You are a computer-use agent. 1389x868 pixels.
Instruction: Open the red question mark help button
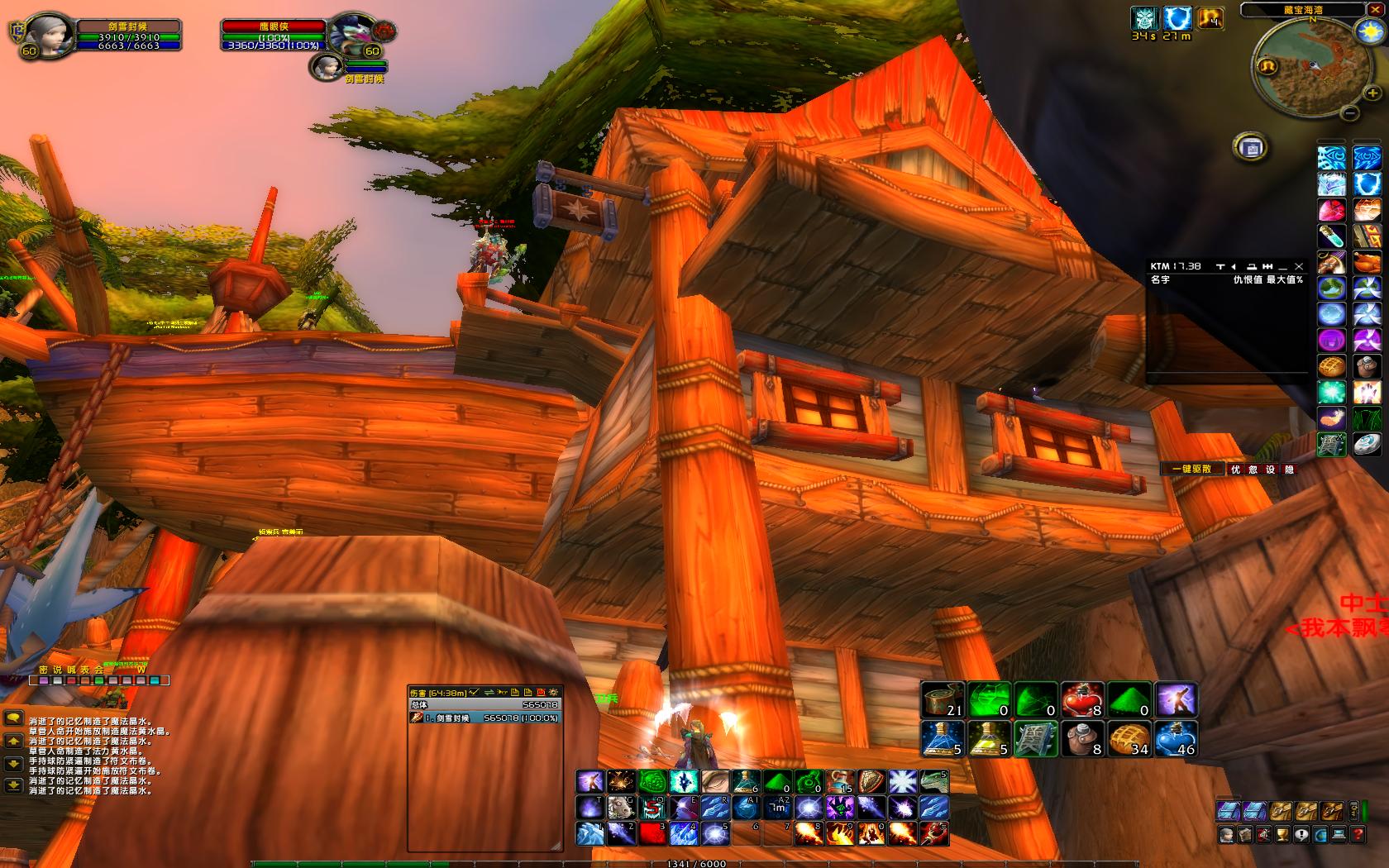pyautogui.click(x=1357, y=834)
